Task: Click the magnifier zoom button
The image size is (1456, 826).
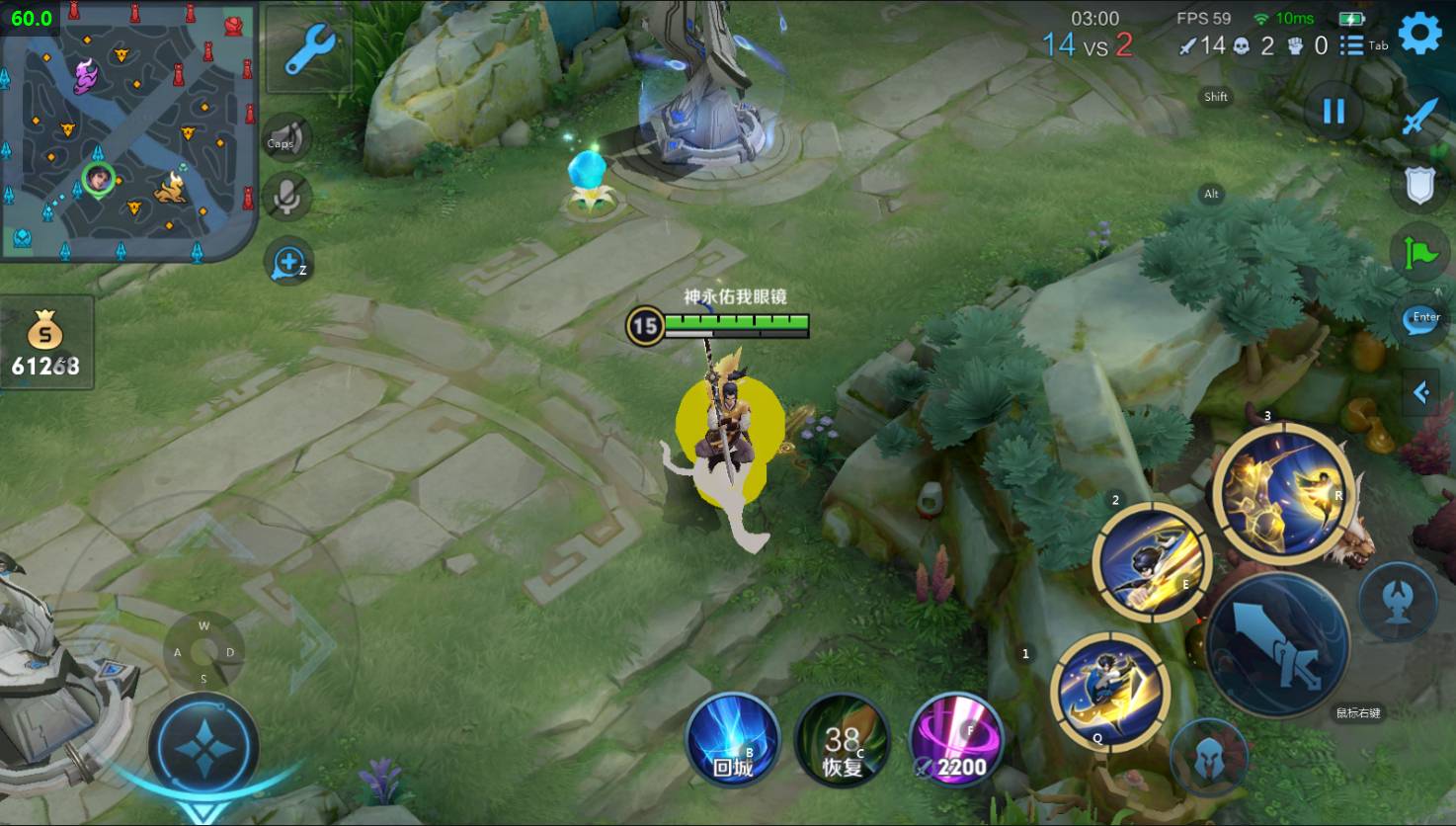Action: (x=288, y=263)
